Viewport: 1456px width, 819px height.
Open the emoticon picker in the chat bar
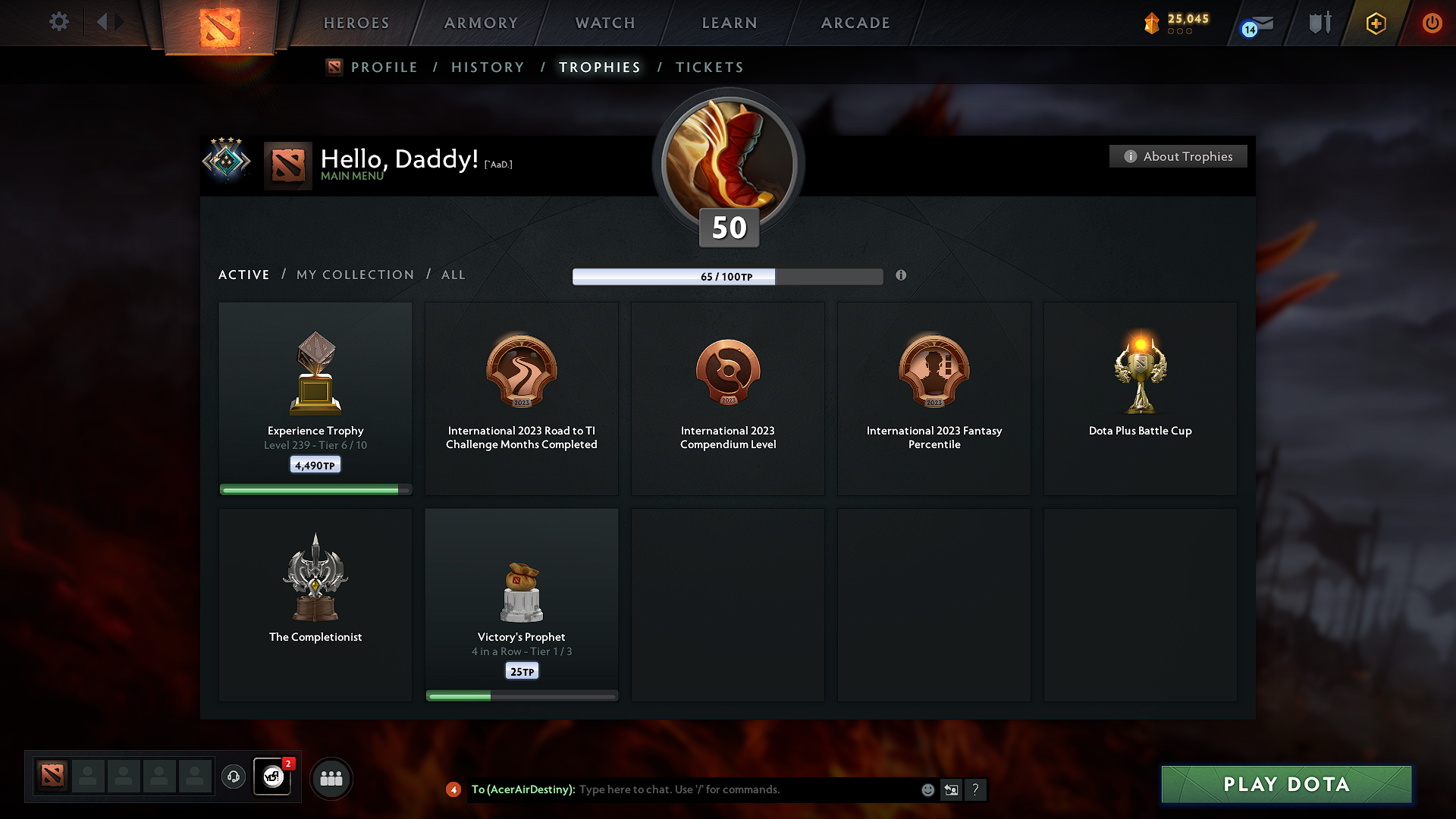click(x=927, y=789)
